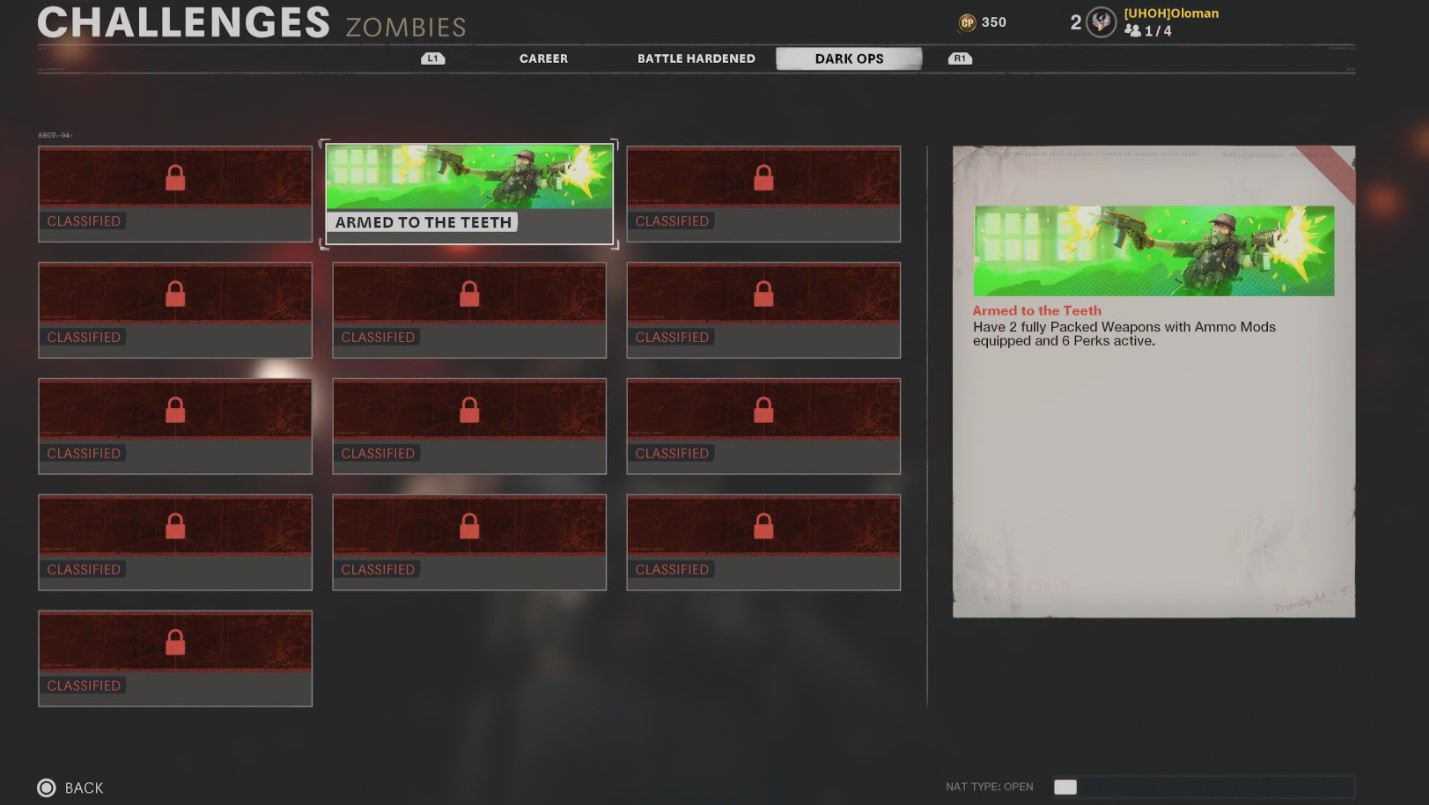Click the lock icon on the top-left classified tile
The height and width of the screenshot is (805, 1429).
[175, 177]
